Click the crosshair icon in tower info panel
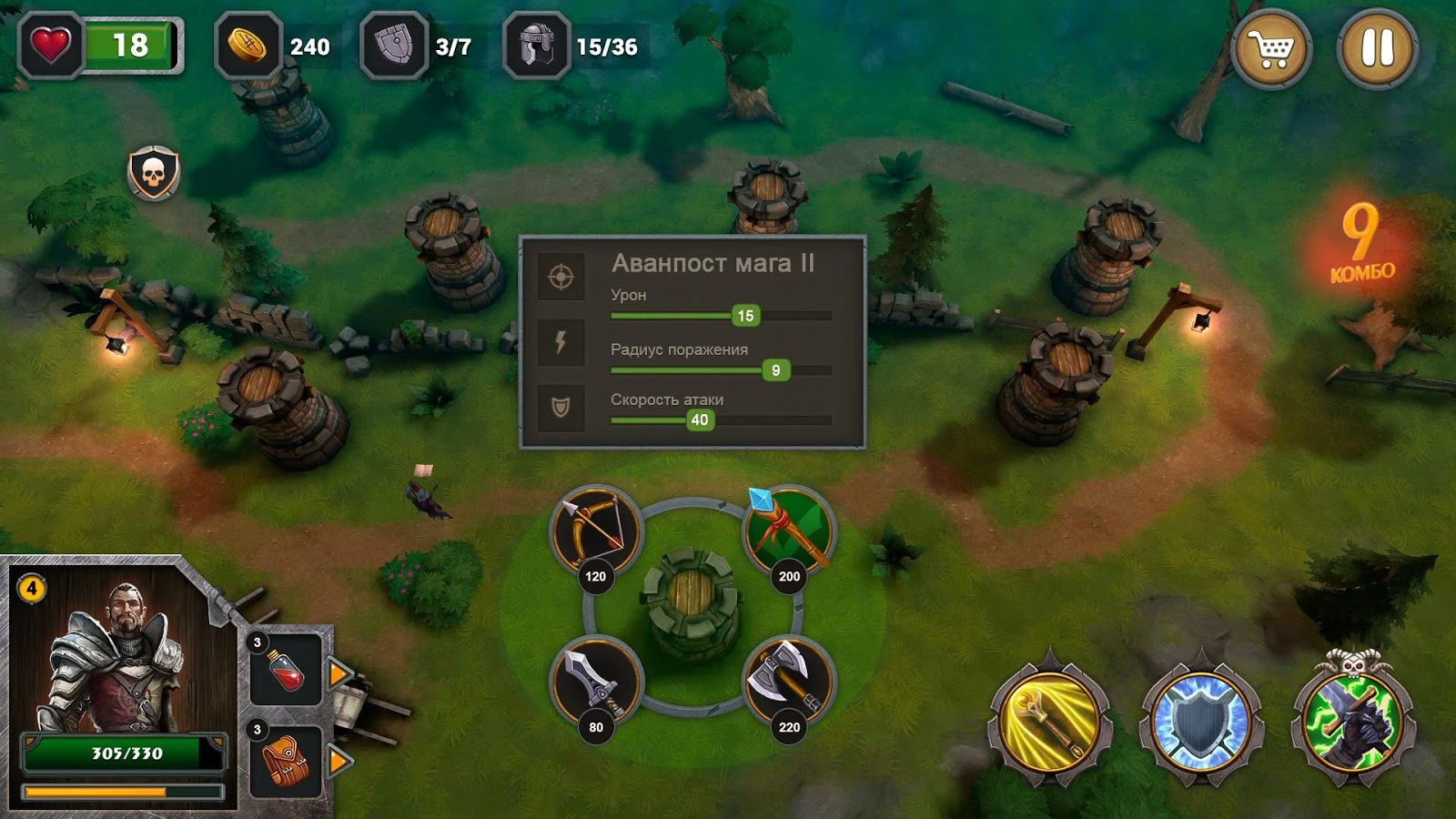1456x819 pixels. 561,276
